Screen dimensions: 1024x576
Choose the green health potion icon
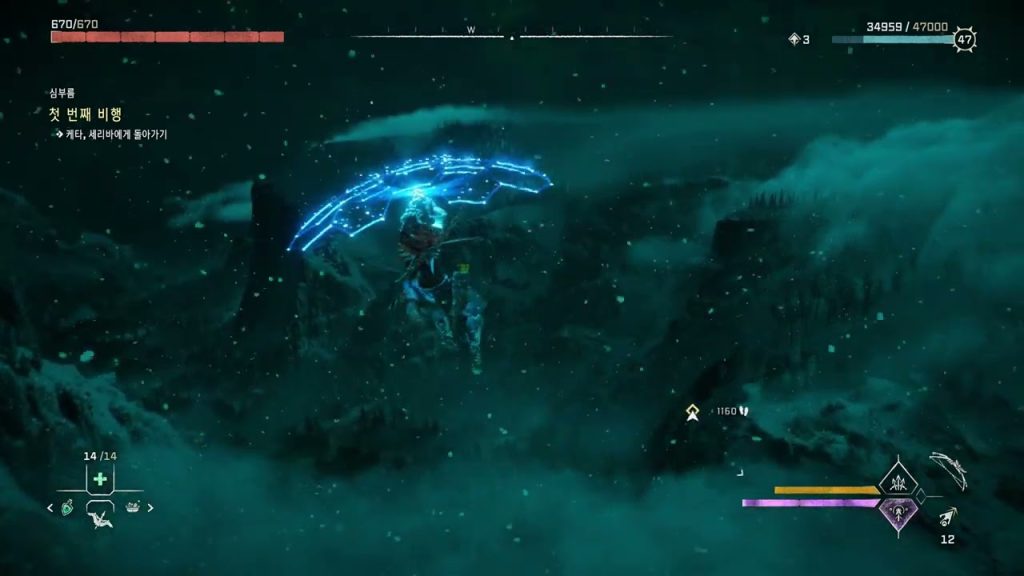click(67, 507)
